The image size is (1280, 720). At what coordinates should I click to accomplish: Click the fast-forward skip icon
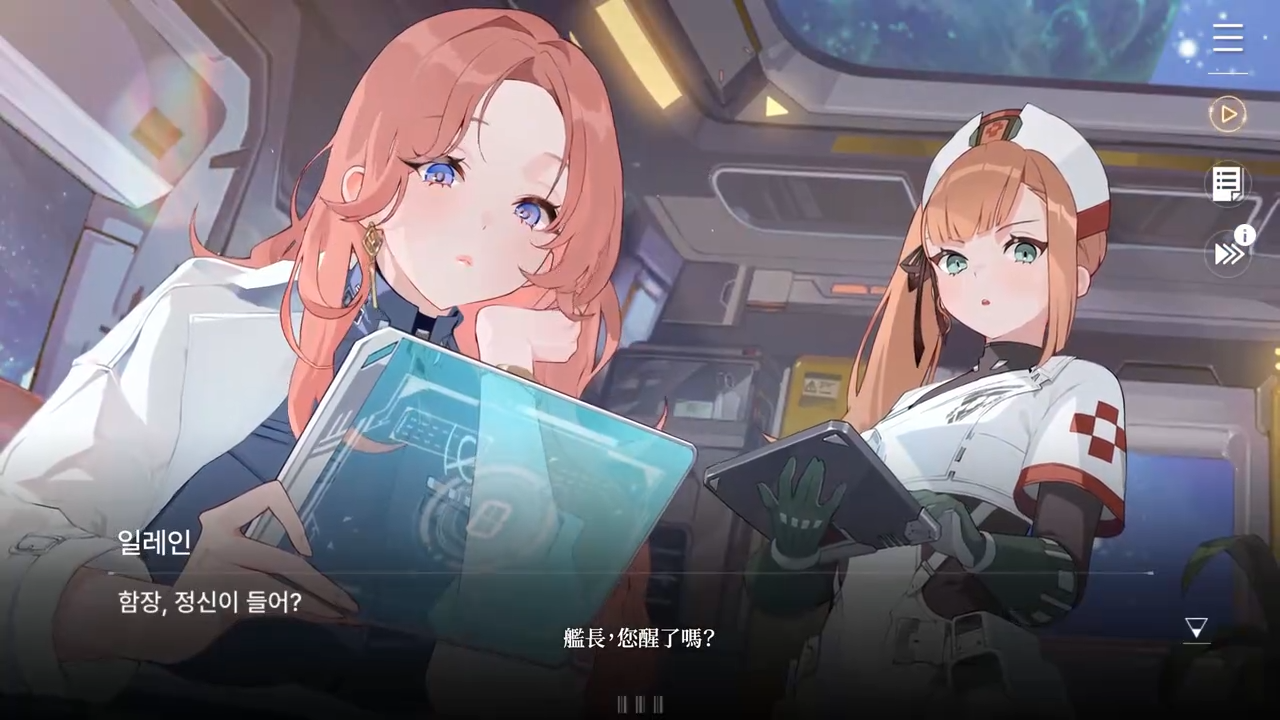(1225, 253)
